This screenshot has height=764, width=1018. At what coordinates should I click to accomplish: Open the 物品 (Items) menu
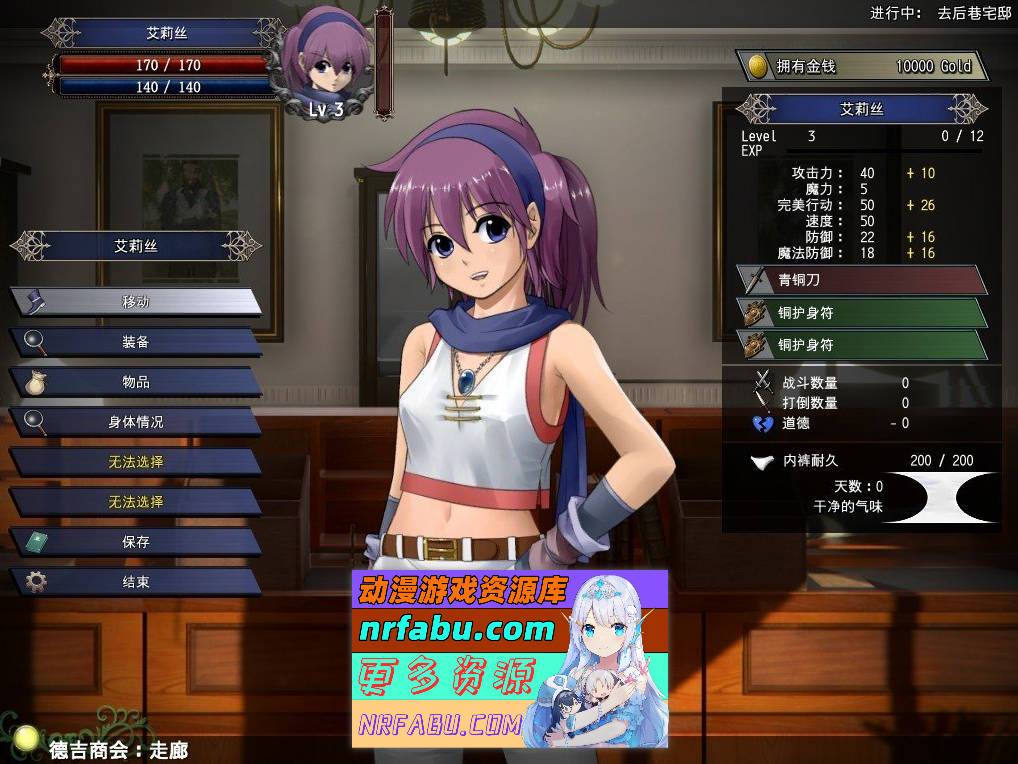pyautogui.click(x=136, y=382)
